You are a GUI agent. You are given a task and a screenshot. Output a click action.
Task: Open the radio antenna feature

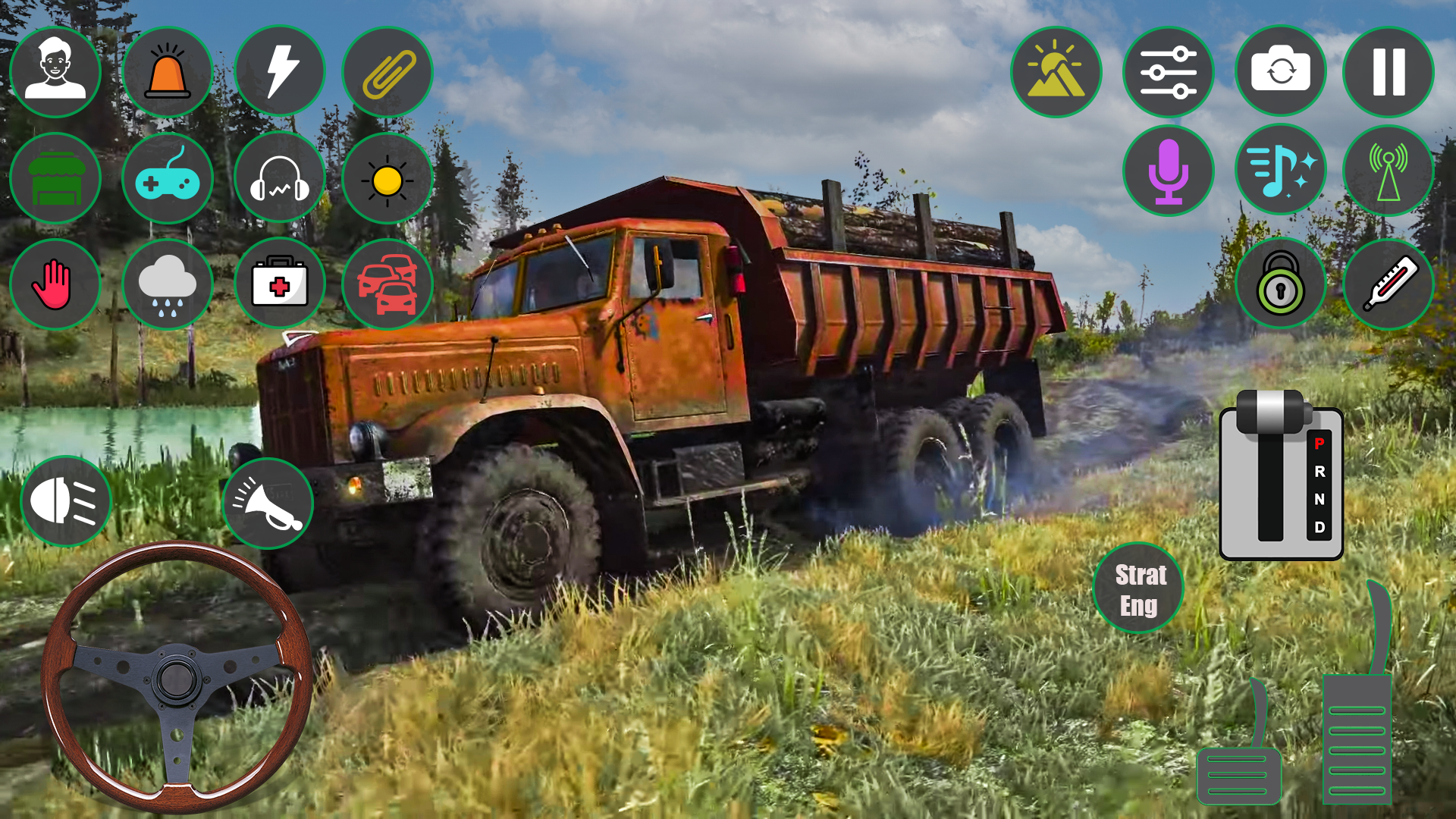[x=1389, y=171]
